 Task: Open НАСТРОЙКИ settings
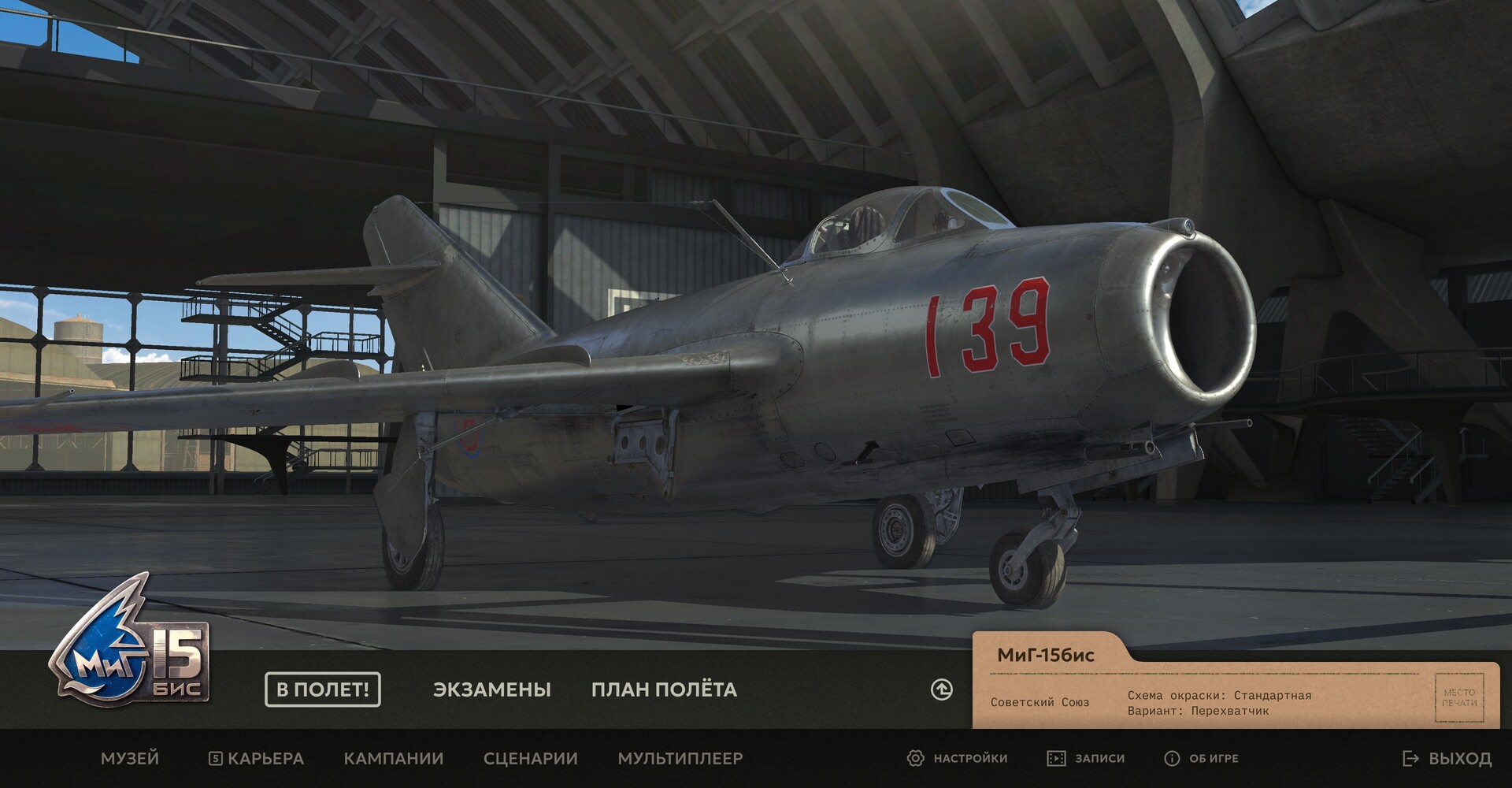(x=958, y=758)
